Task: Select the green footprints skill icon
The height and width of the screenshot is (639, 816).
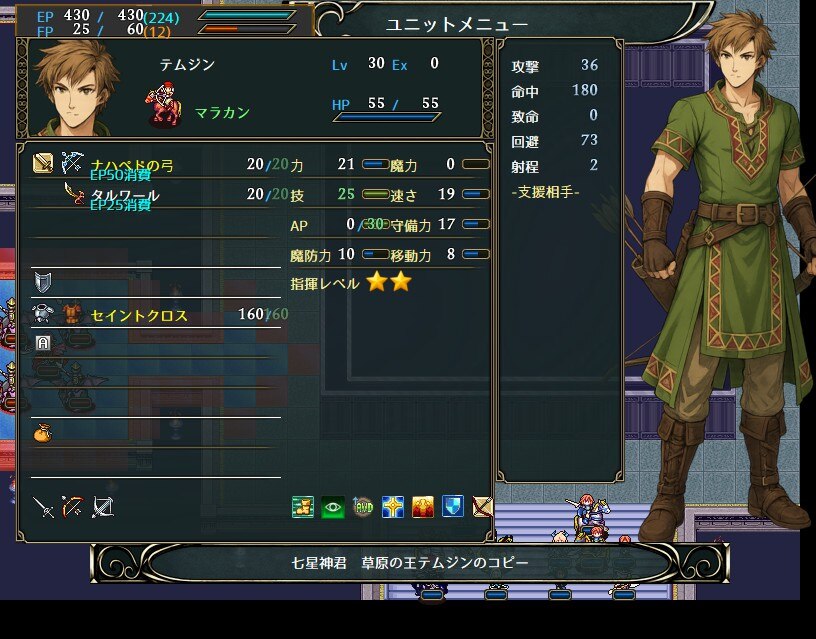Action: [x=303, y=507]
